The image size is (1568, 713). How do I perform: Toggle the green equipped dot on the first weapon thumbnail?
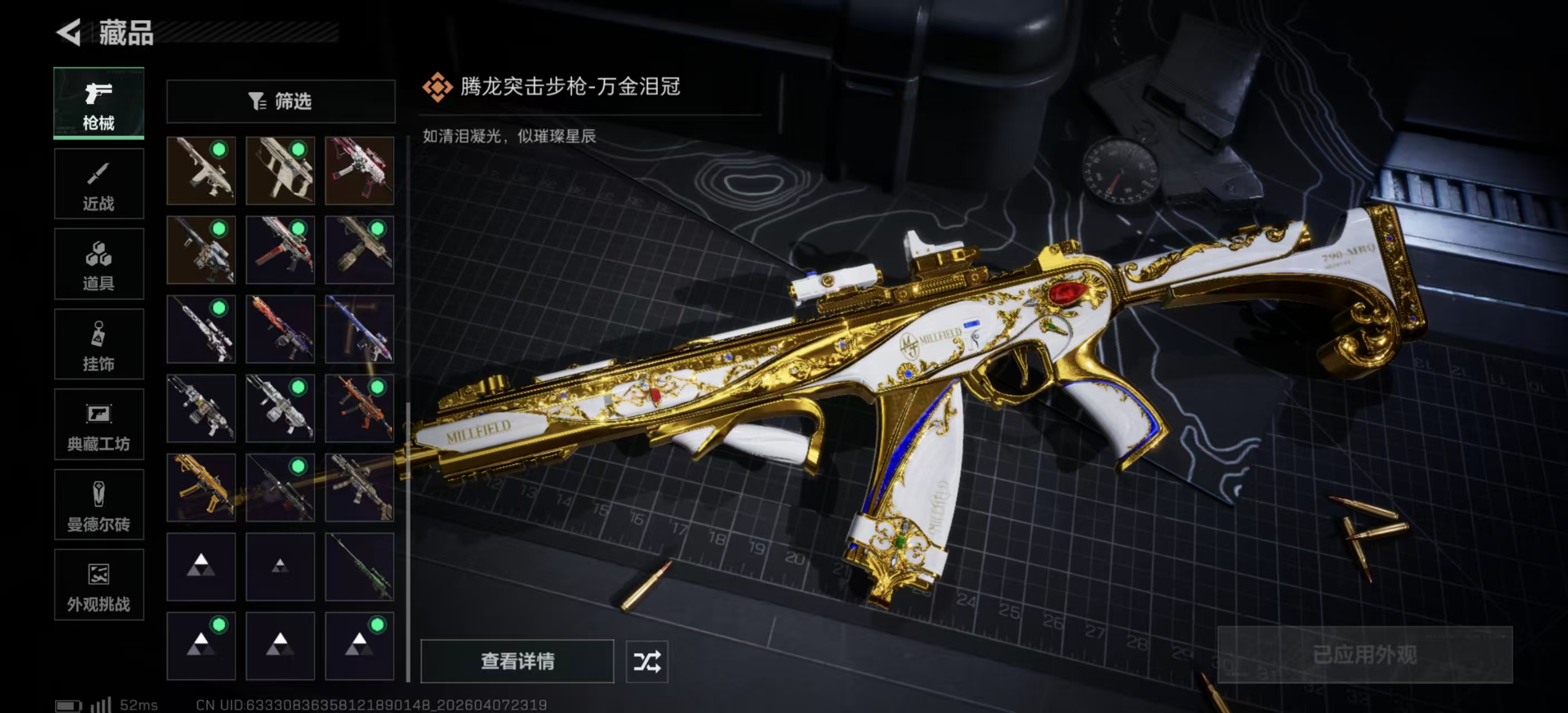point(220,148)
